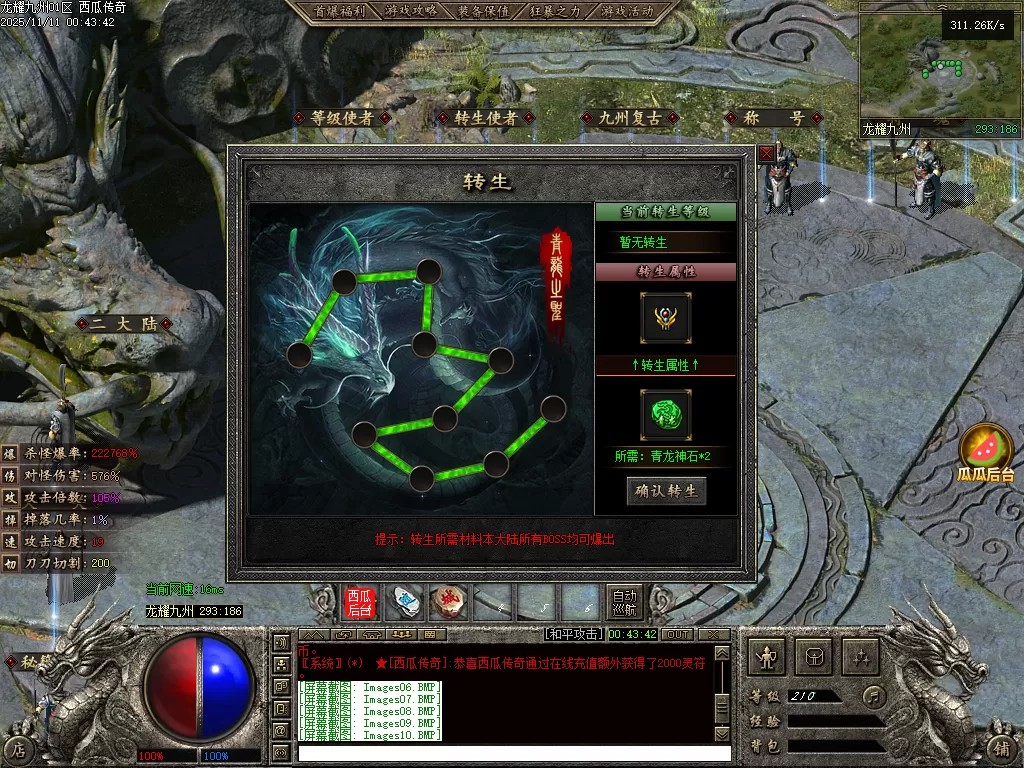The height and width of the screenshot is (768, 1024).
Task: Select the 青龙神石 required material icon
Action: 666,415
